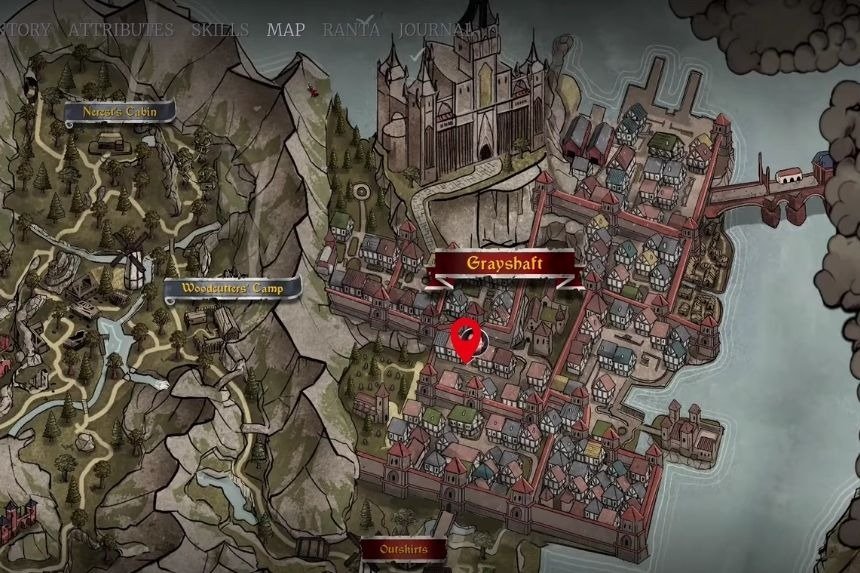The height and width of the screenshot is (573, 860).
Task: Choose the Woodcutters' Camp map label
Action: [x=233, y=290]
